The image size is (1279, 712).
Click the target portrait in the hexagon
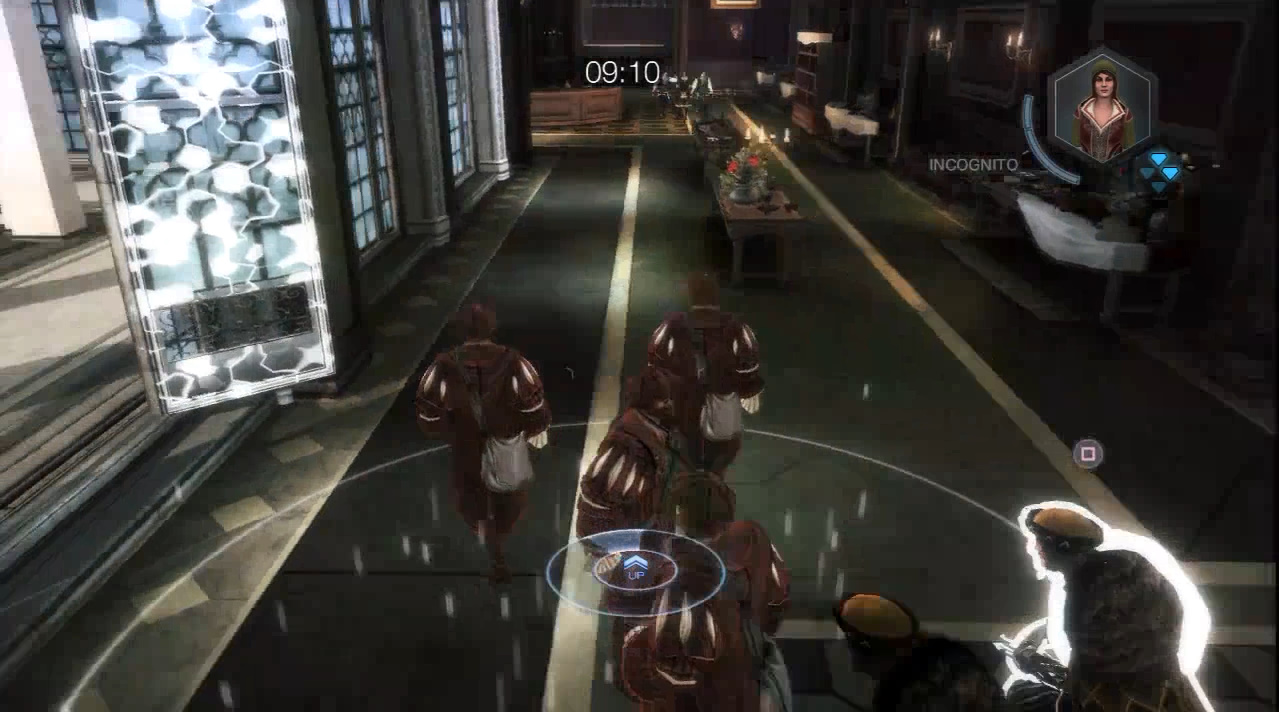tap(1103, 106)
